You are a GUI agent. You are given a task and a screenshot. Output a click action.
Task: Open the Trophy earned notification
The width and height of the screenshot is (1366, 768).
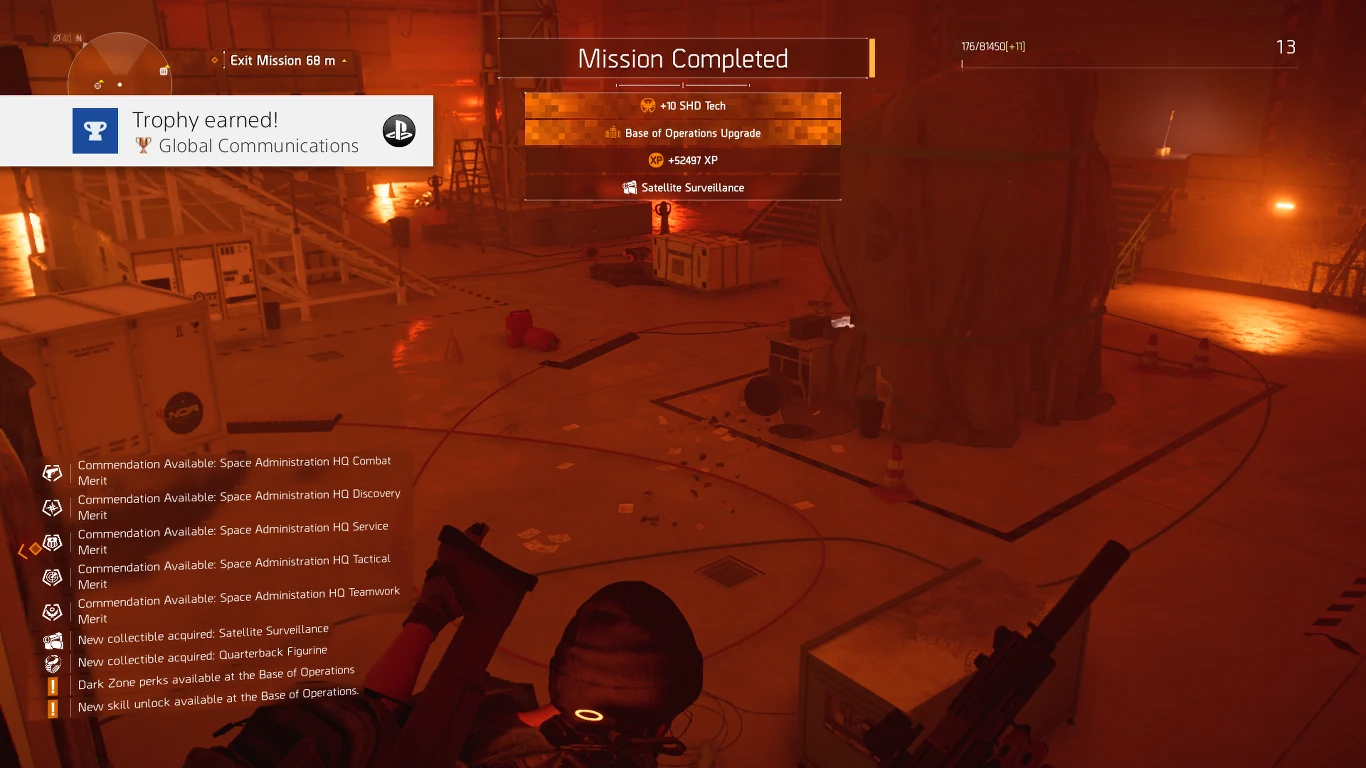216,130
